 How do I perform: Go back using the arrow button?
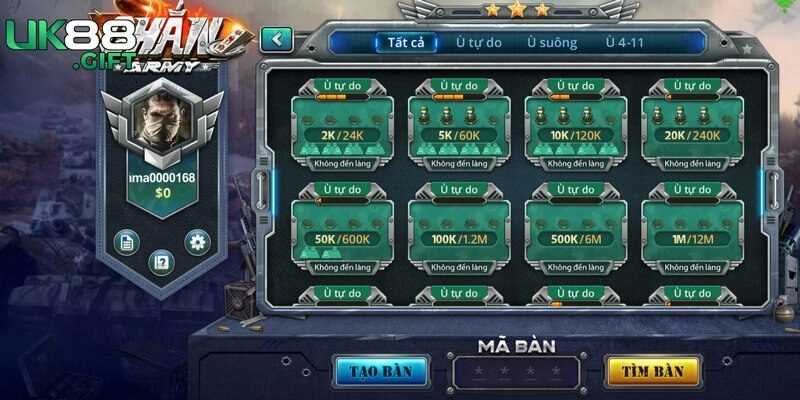(x=276, y=40)
